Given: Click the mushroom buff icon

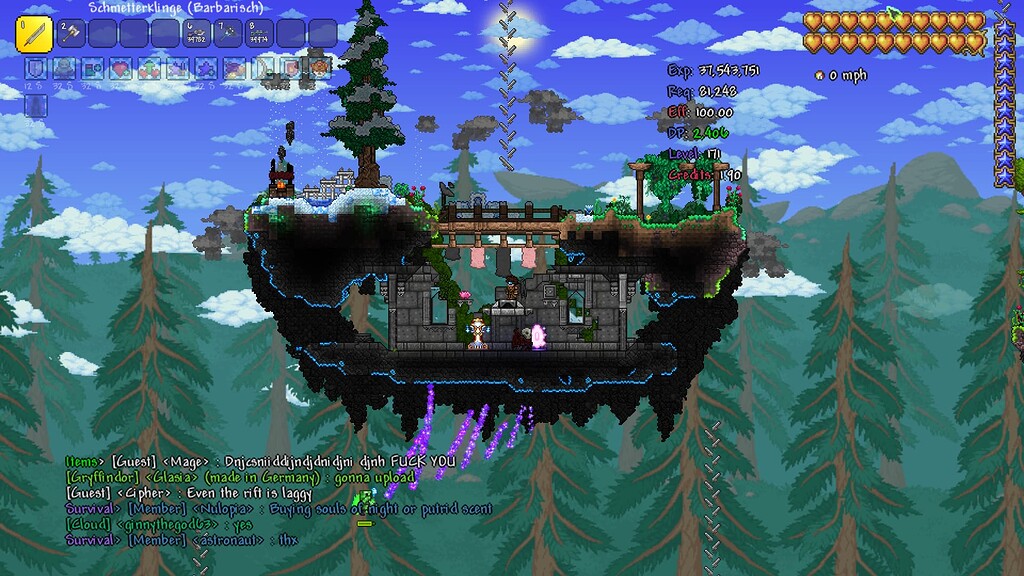Looking at the screenshot, I should click(x=320, y=69).
